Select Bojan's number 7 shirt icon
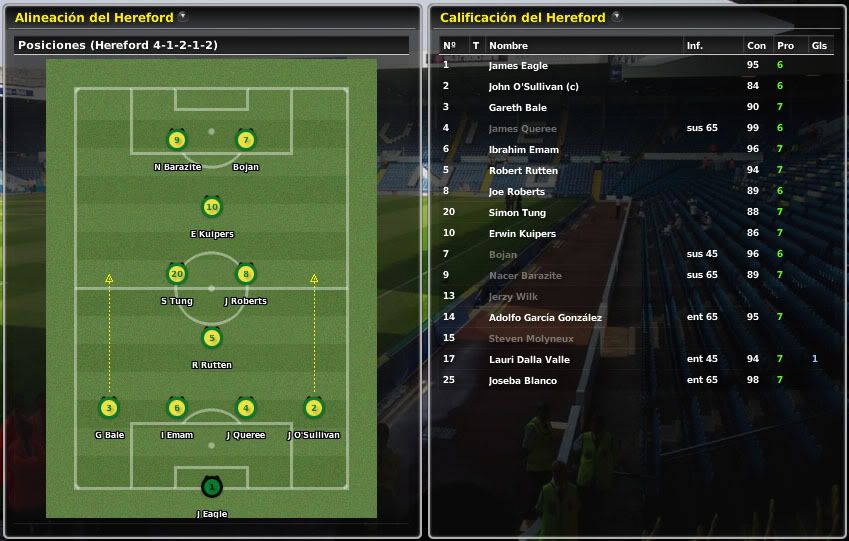This screenshot has width=849, height=541. pos(246,140)
